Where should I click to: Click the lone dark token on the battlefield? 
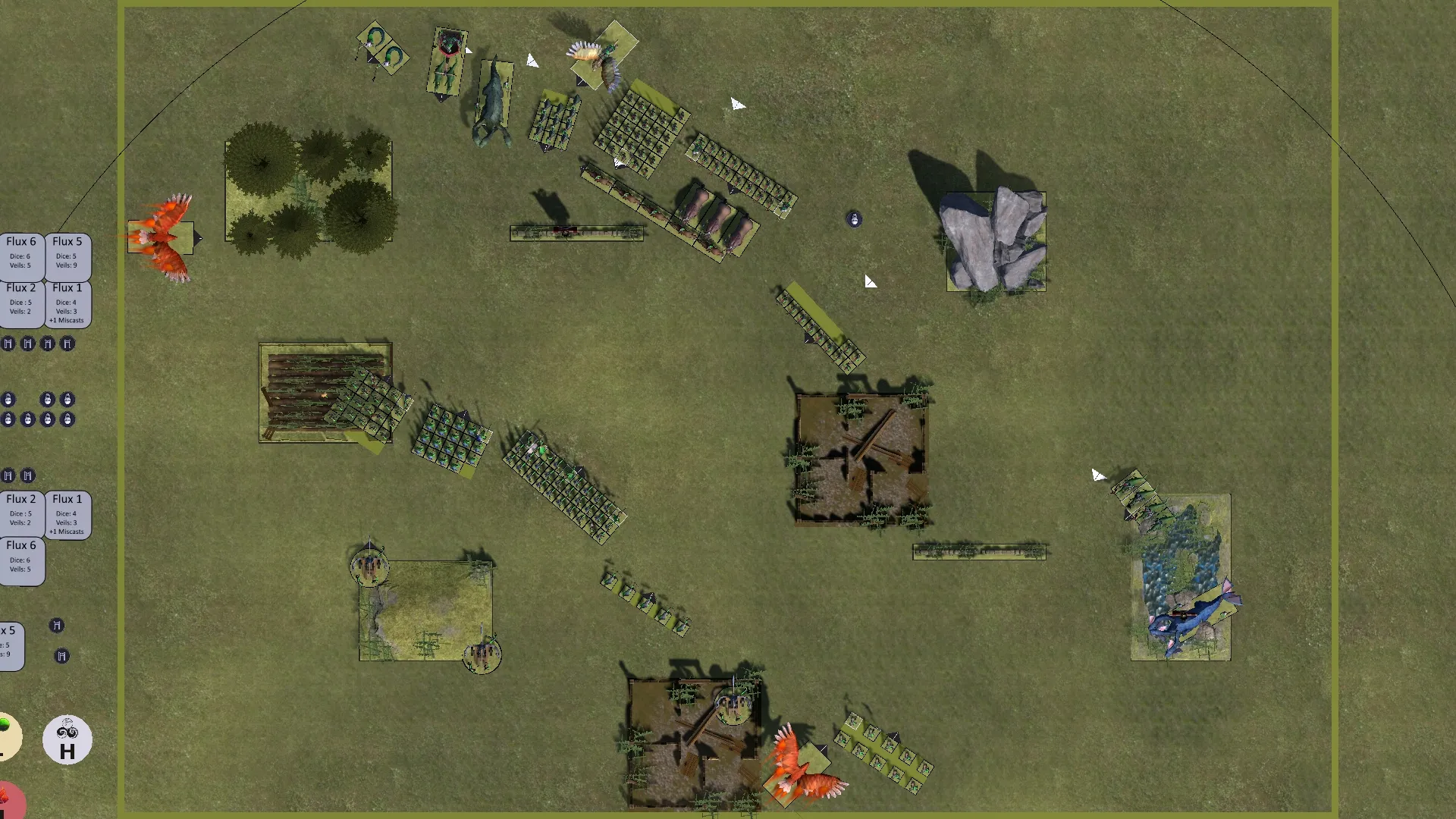tap(854, 219)
